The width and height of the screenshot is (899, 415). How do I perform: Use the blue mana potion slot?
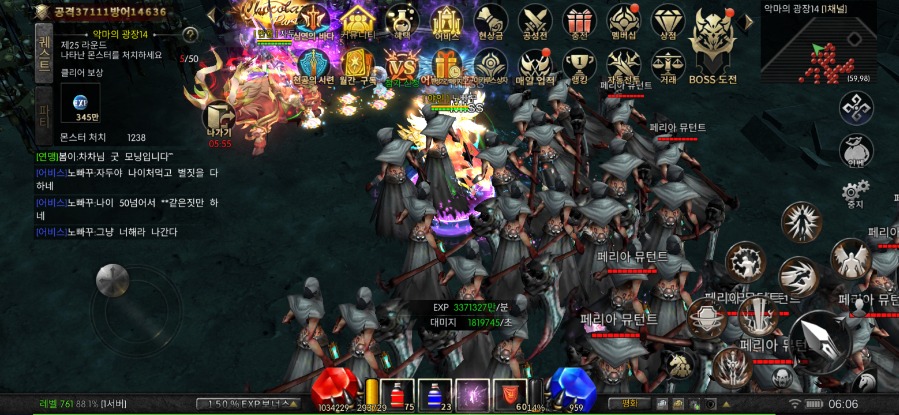tap(436, 393)
